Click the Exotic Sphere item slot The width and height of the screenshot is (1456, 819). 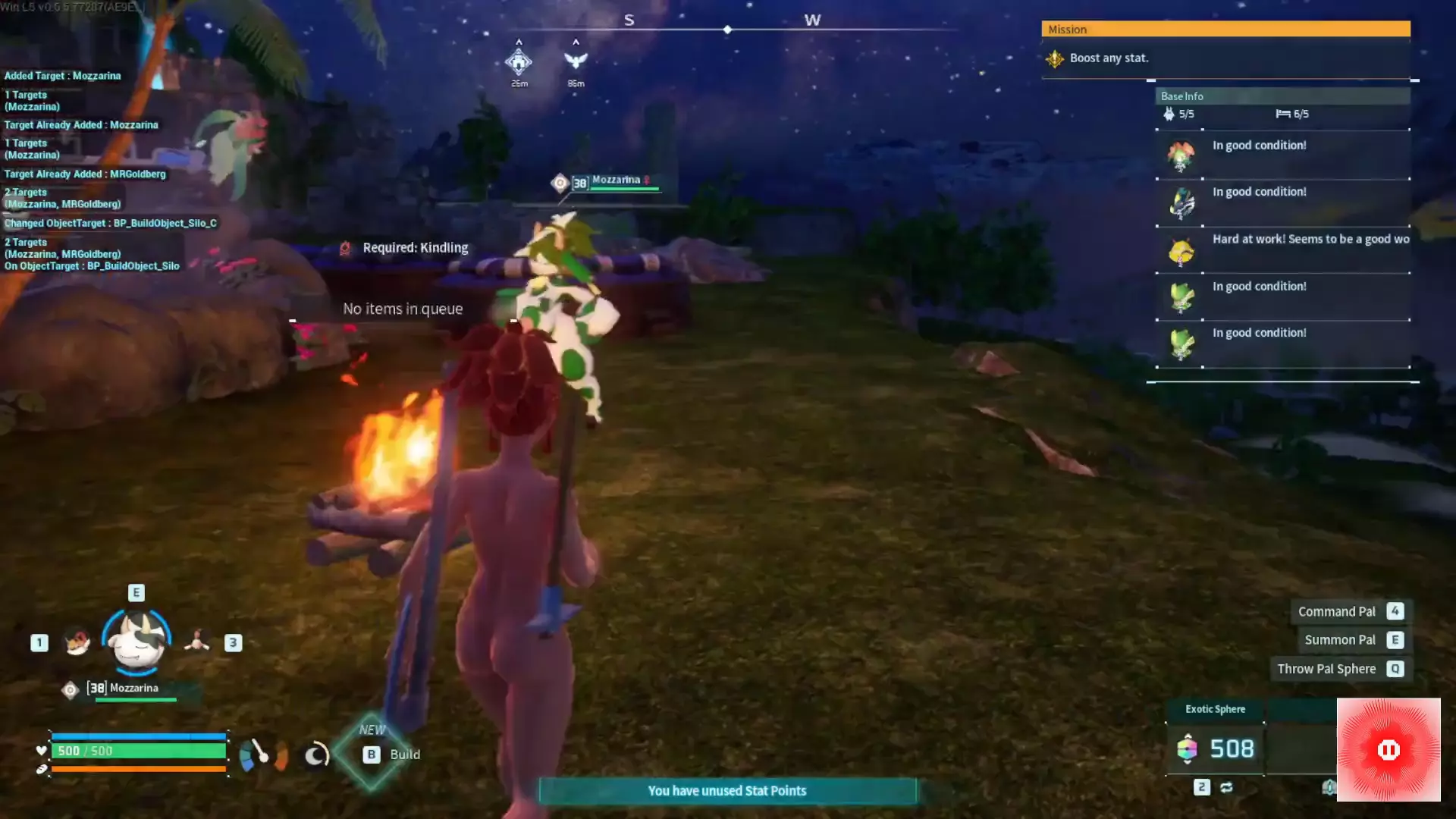(1215, 748)
